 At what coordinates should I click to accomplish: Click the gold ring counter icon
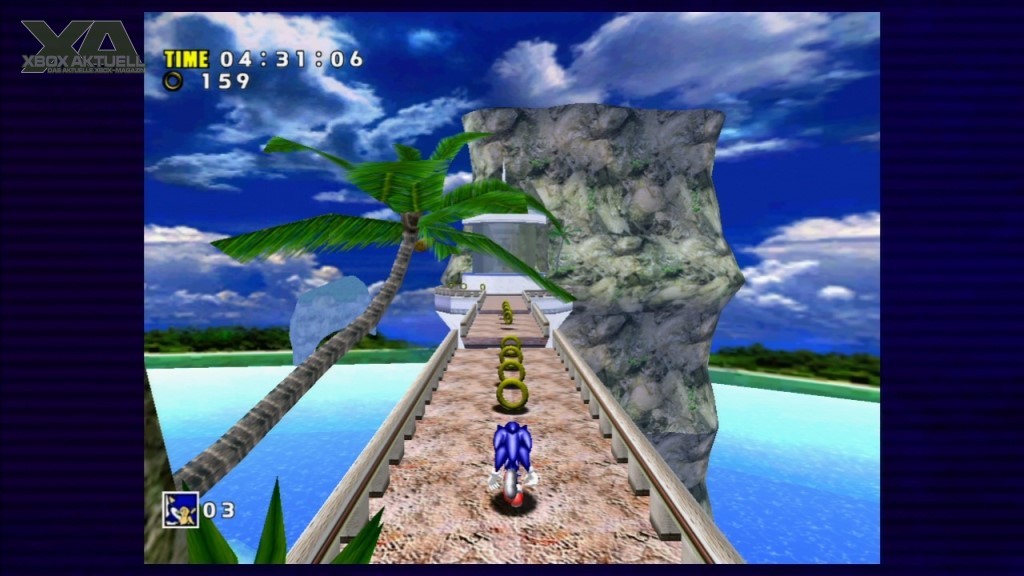[x=173, y=81]
